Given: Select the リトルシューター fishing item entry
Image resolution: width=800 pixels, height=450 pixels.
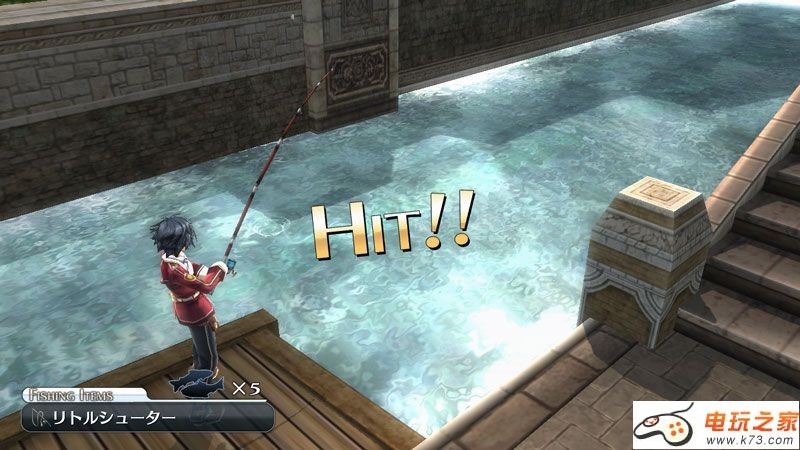Looking at the screenshot, I should (x=150, y=416).
